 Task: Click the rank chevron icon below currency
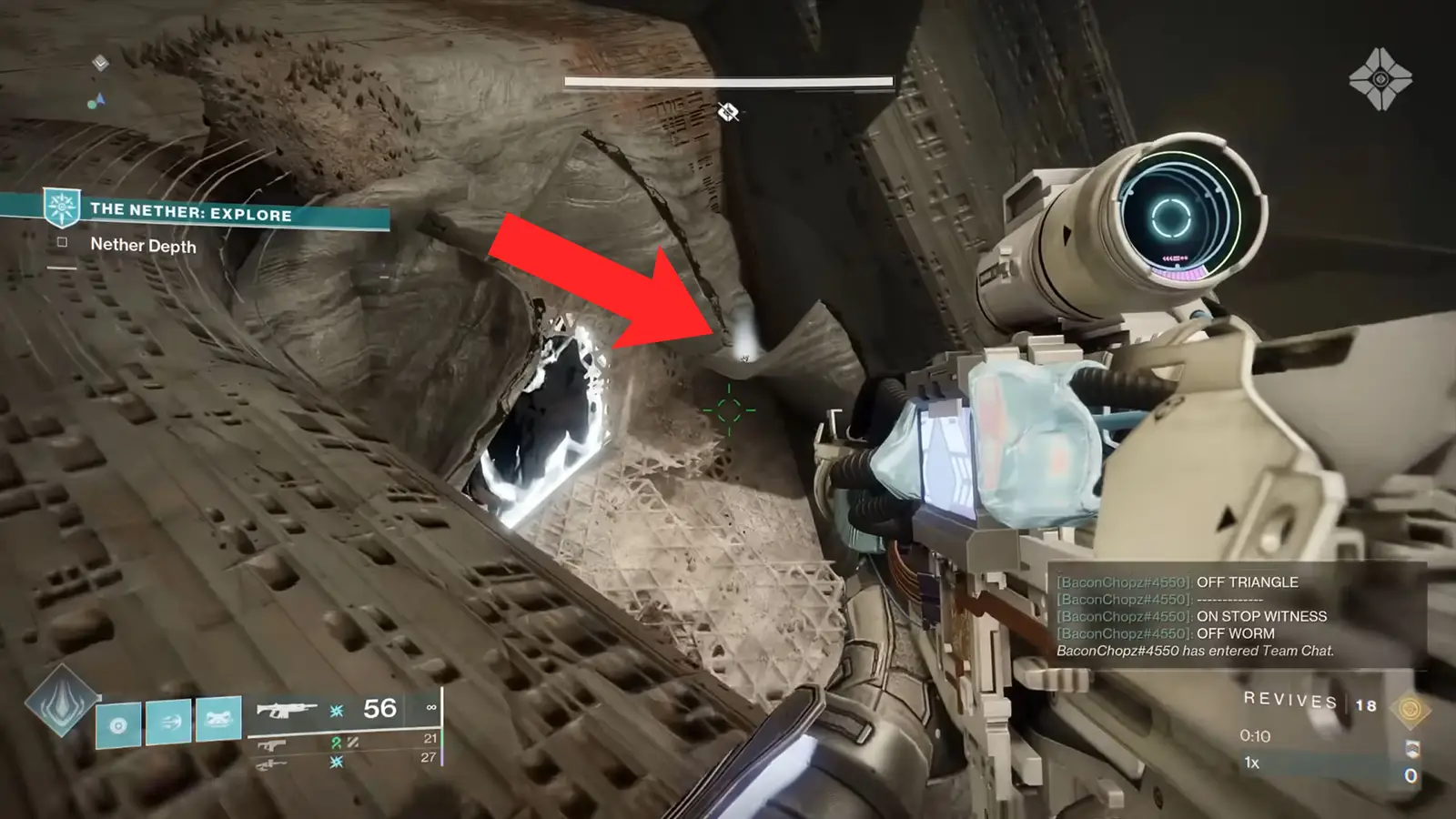1412,749
